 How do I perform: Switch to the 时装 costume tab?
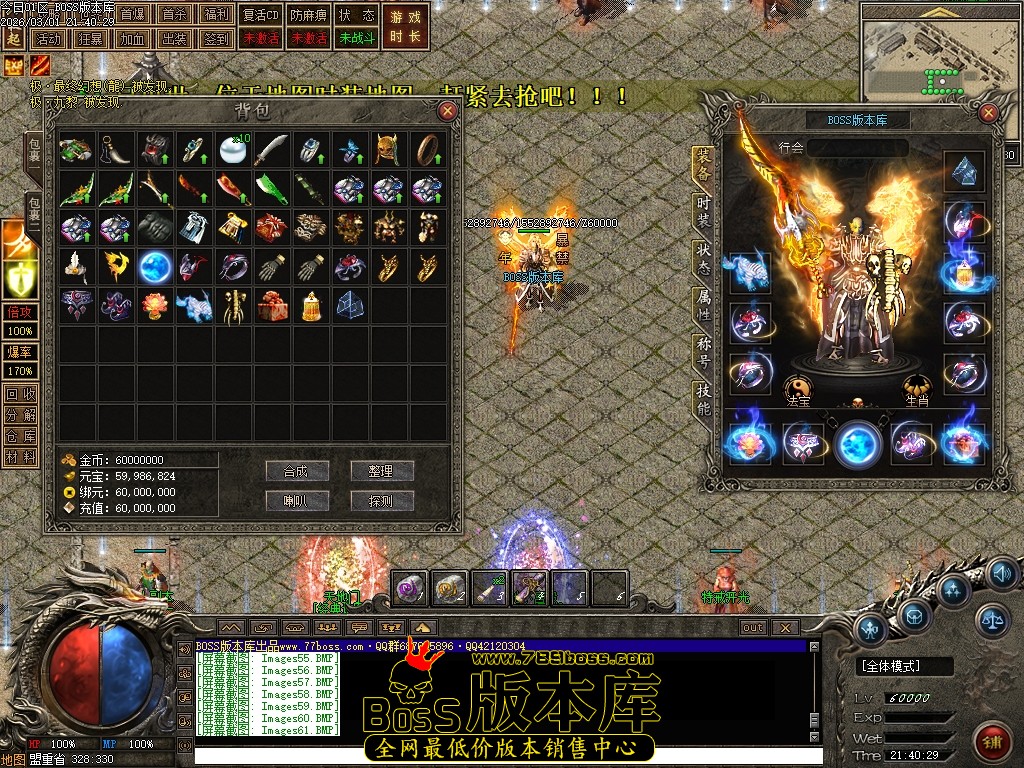(x=703, y=211)
